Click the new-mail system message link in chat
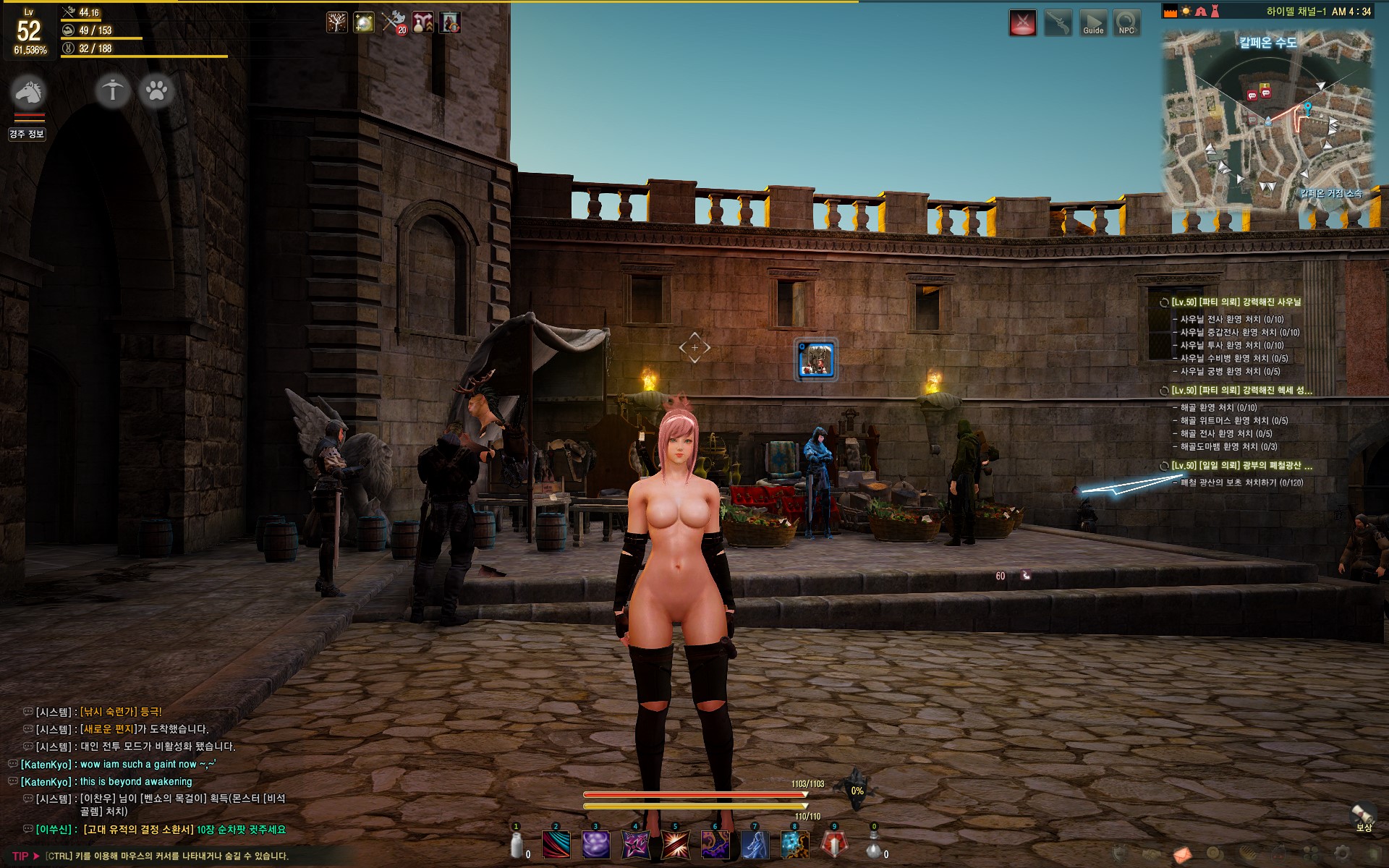Viewport: 1389px width, 868px height. [110, 729]
